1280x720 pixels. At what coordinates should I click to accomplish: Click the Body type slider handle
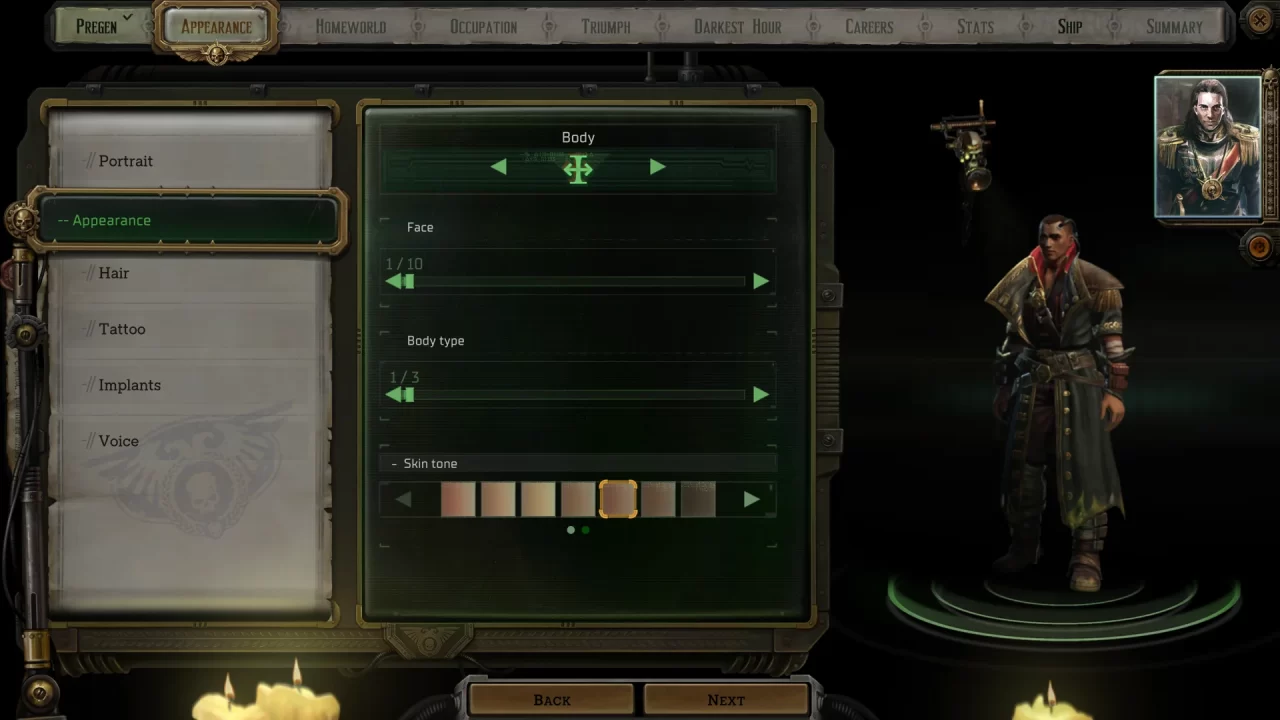pos(408,394)
